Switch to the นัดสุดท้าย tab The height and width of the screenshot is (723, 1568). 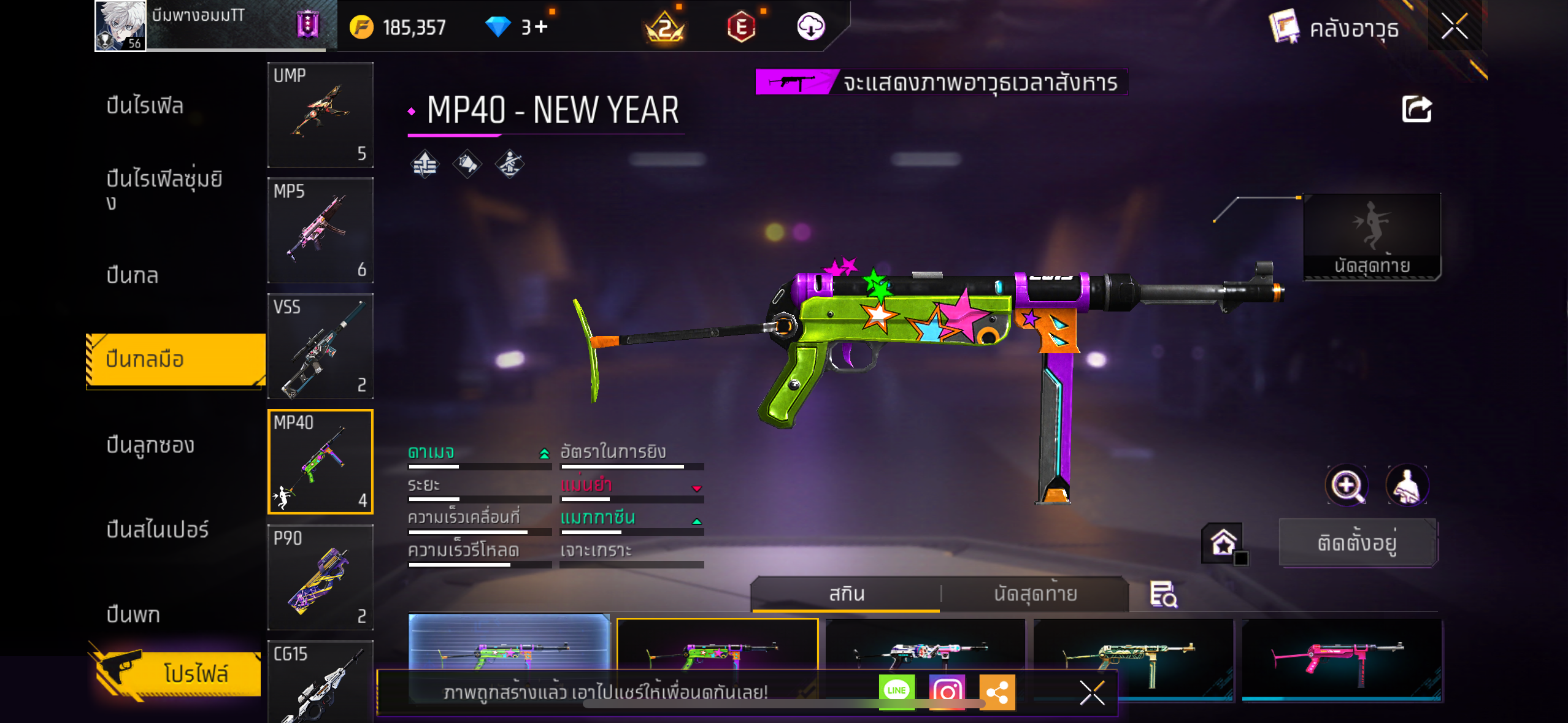1035,594
